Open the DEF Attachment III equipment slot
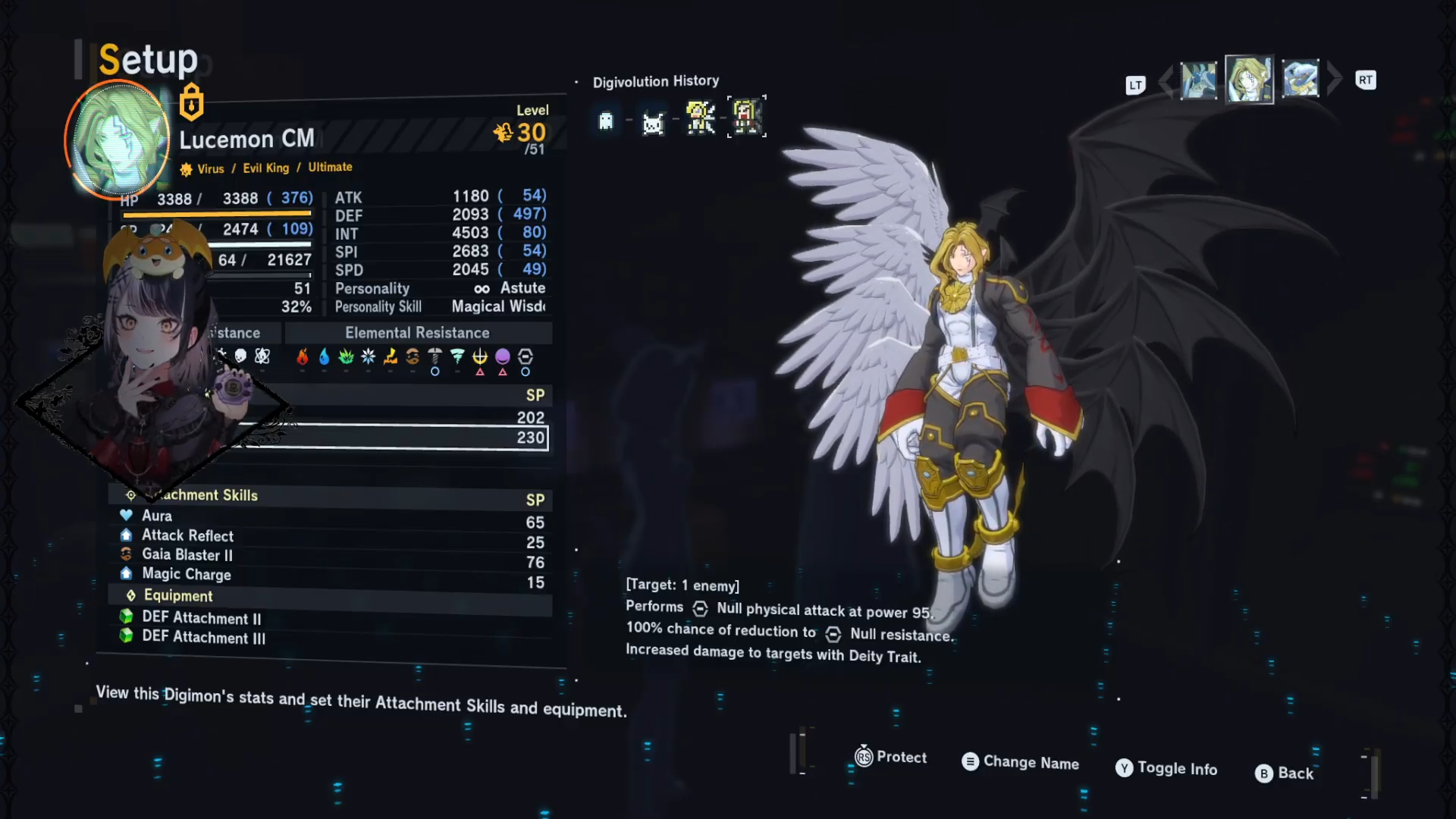The width and height of the screenshot is (1456, 819). [203, 638]
